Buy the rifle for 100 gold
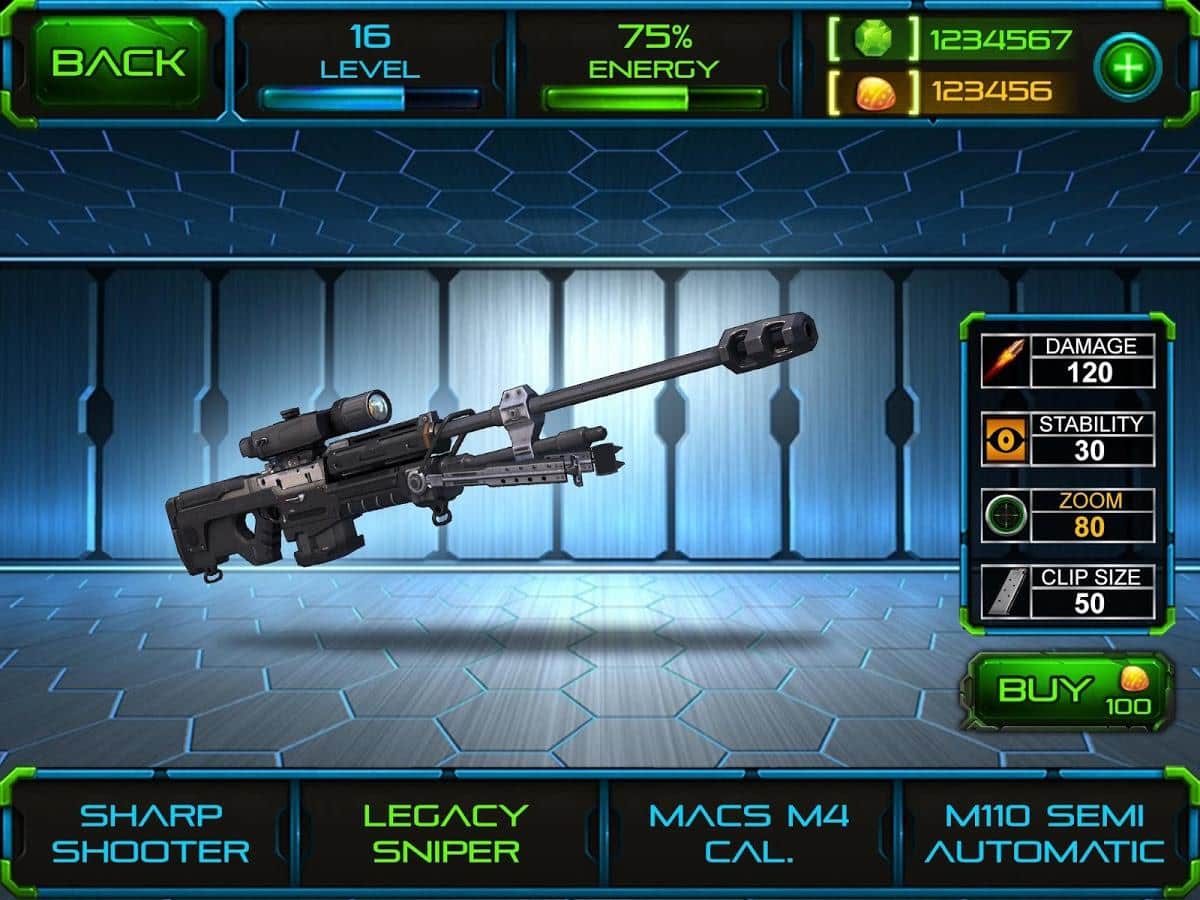 coord(1066,692)
